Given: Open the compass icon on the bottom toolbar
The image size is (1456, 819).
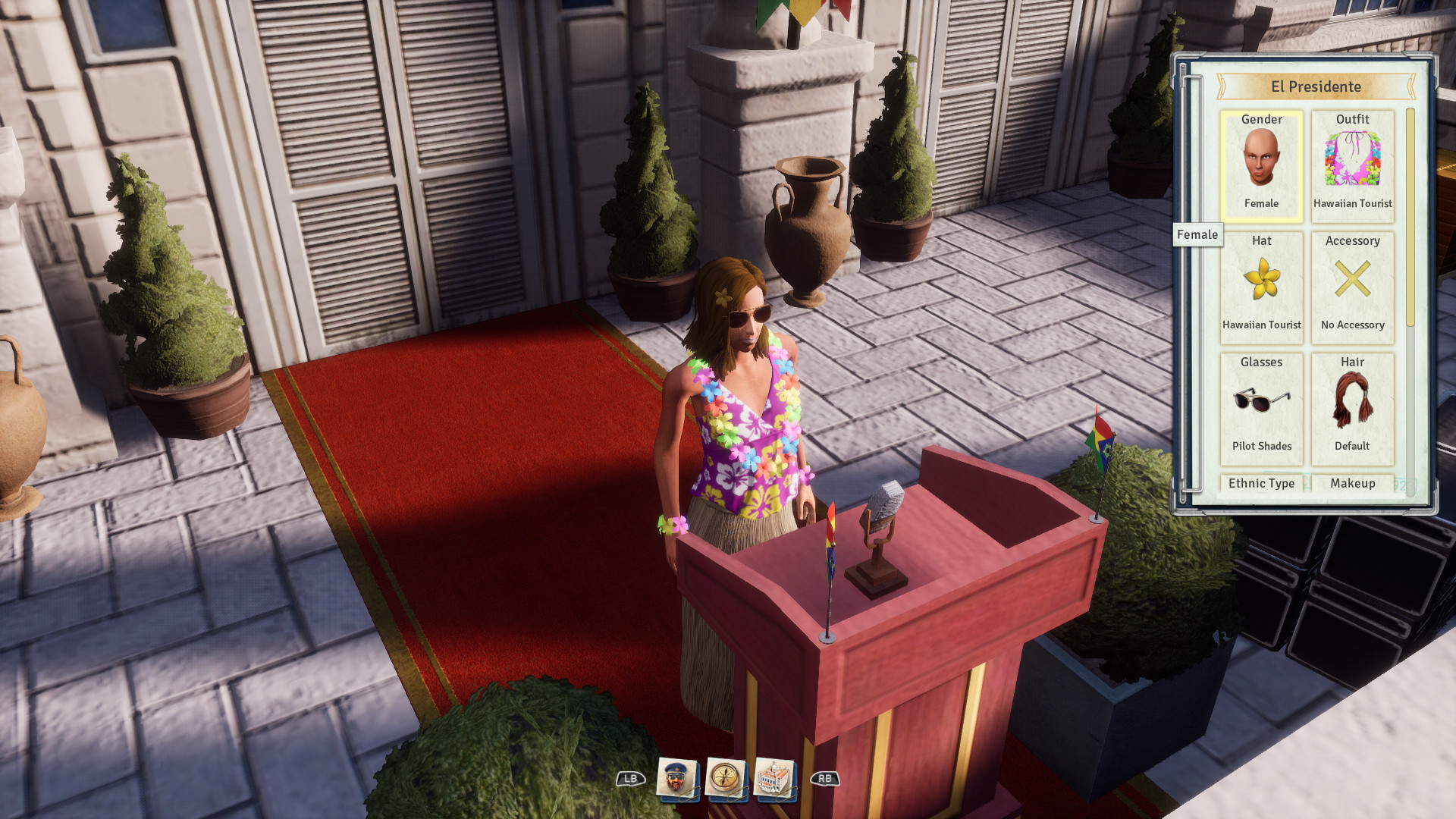Looking at the screenshot, I should [725, 776].
